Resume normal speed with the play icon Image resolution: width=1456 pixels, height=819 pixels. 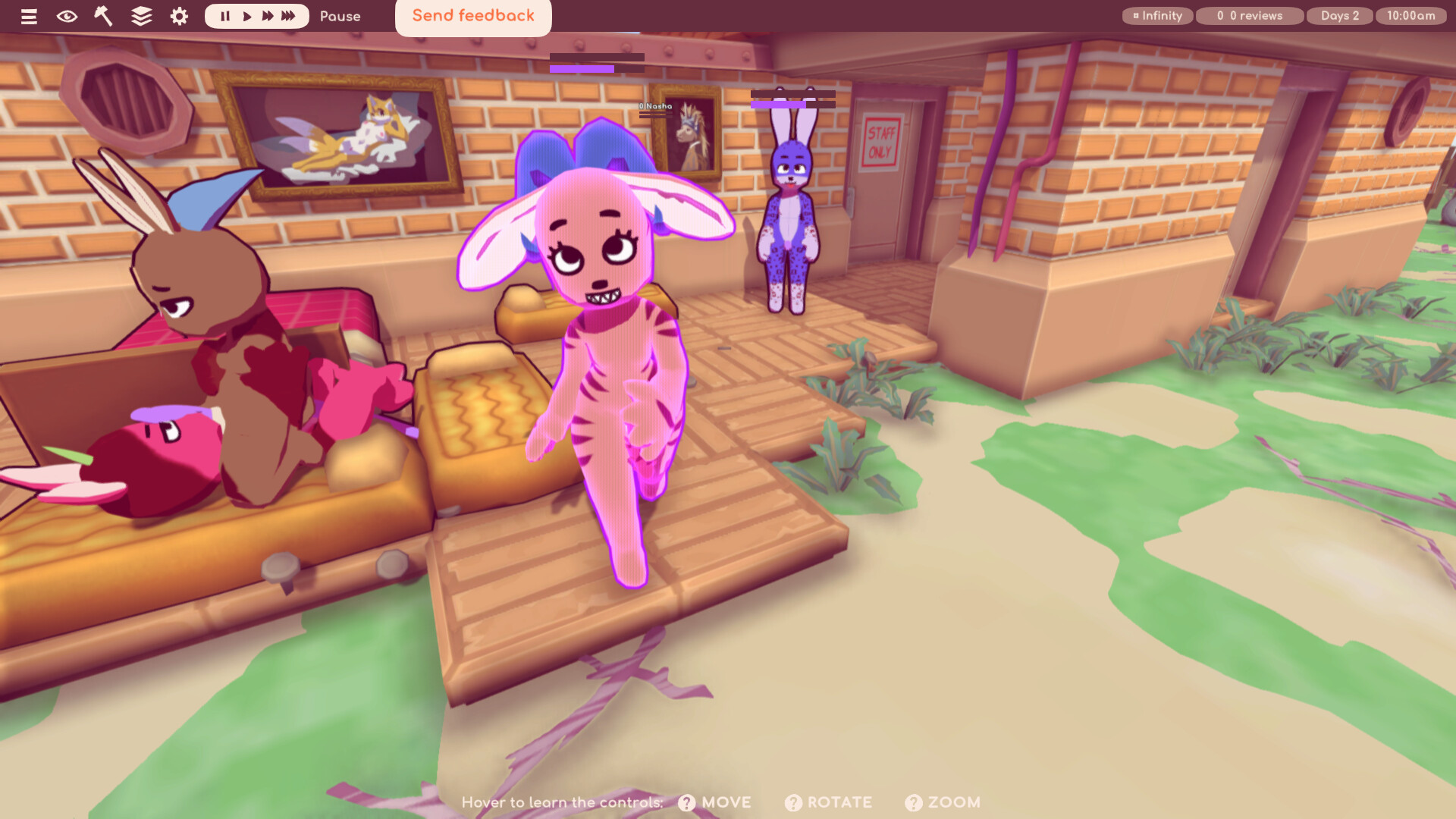pyautogui.click(x=246, y=15)
